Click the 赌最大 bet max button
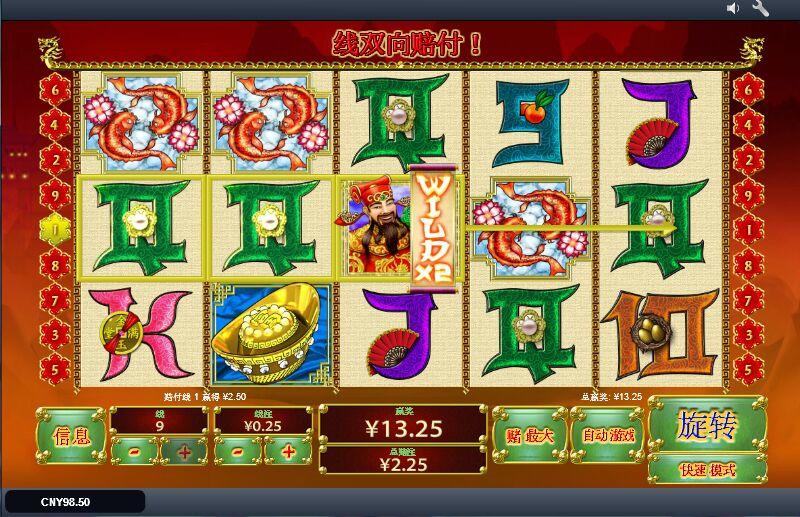Image resolution: width=800 pixels, height=517 pixels. (529, 435)
